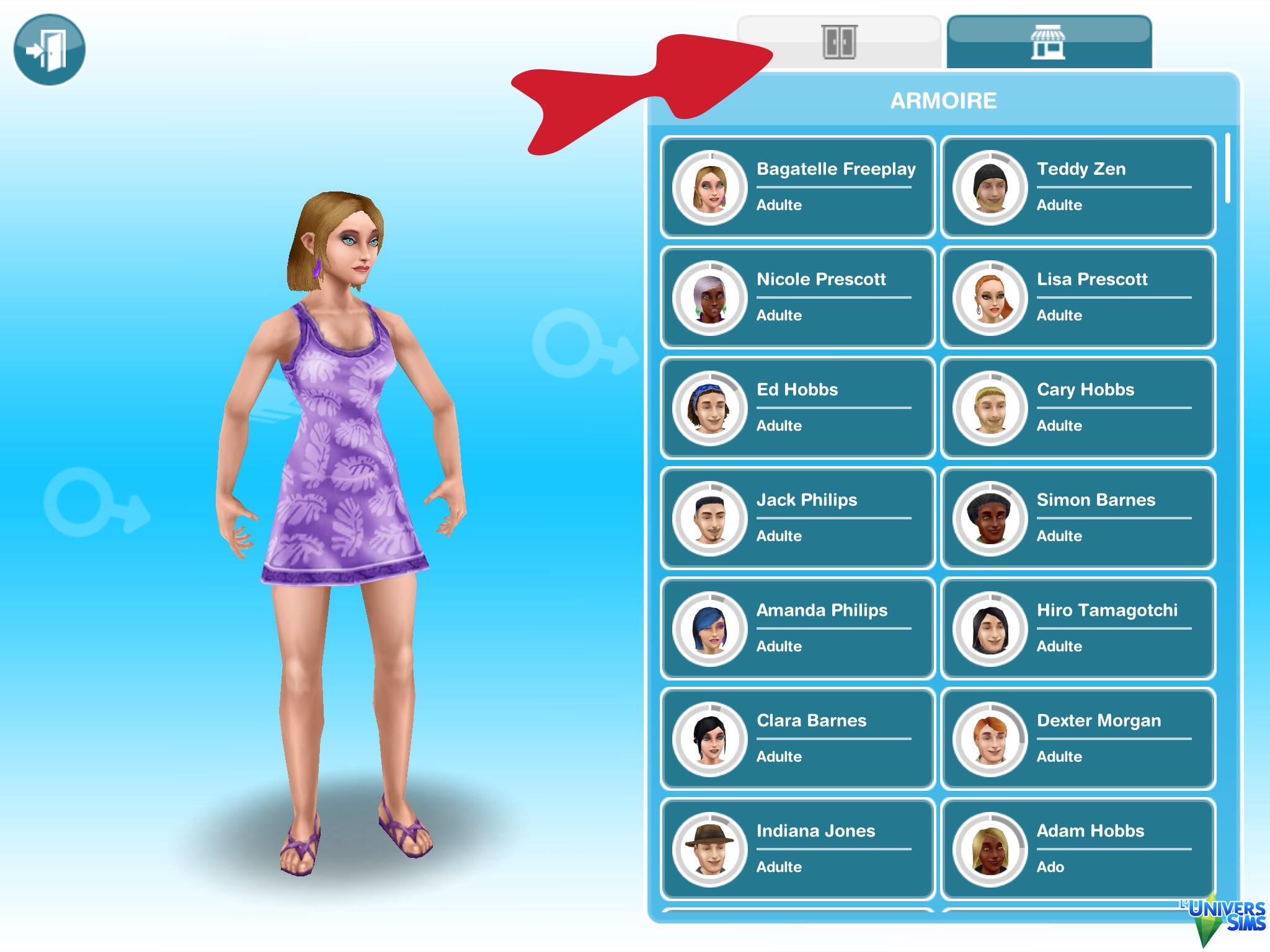Select Bagatelle Freeplay from the list

(x=797, y=187)
